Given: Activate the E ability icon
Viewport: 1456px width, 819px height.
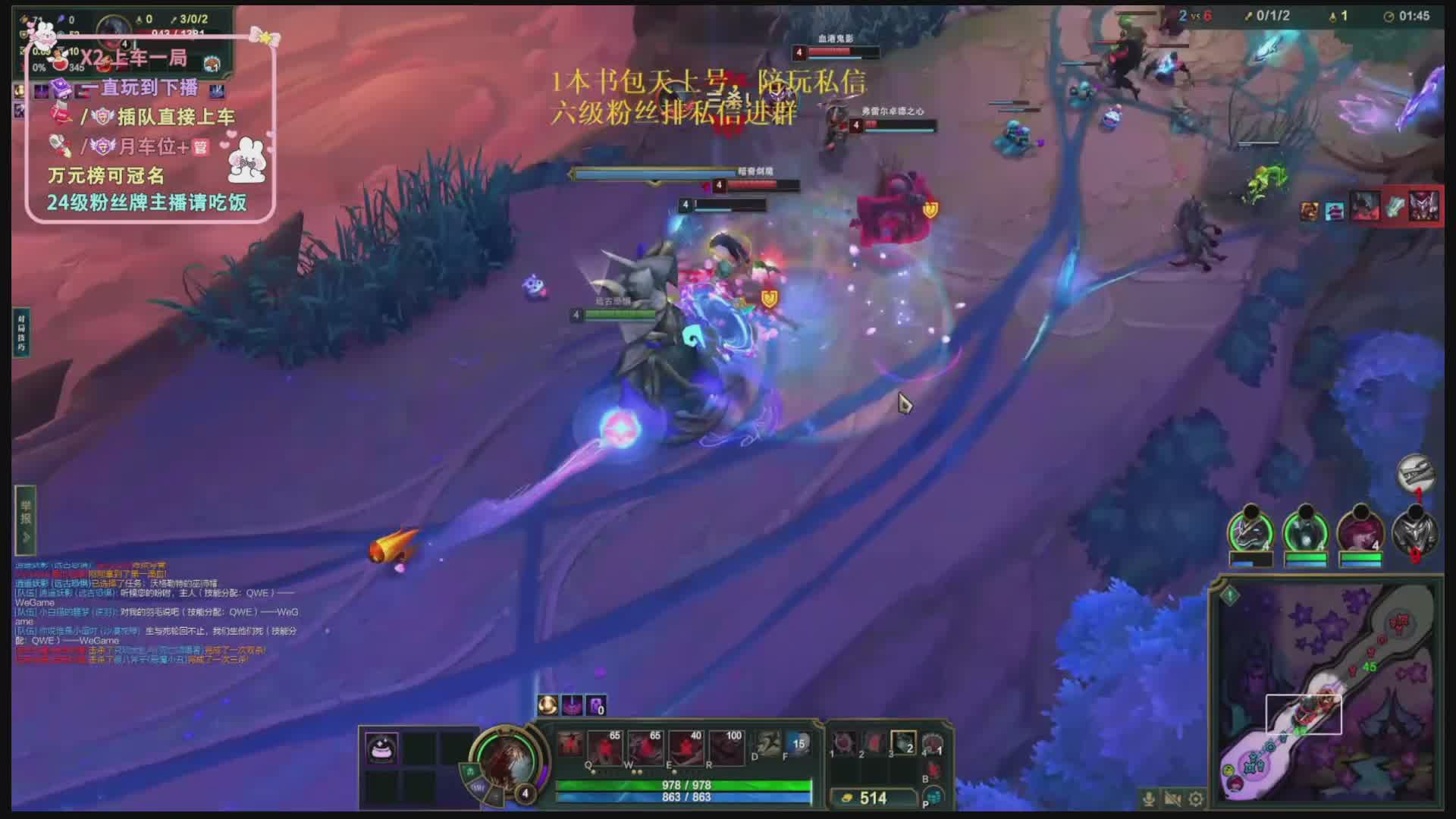Looking at the screenshot, I should (x=686, y=746).
